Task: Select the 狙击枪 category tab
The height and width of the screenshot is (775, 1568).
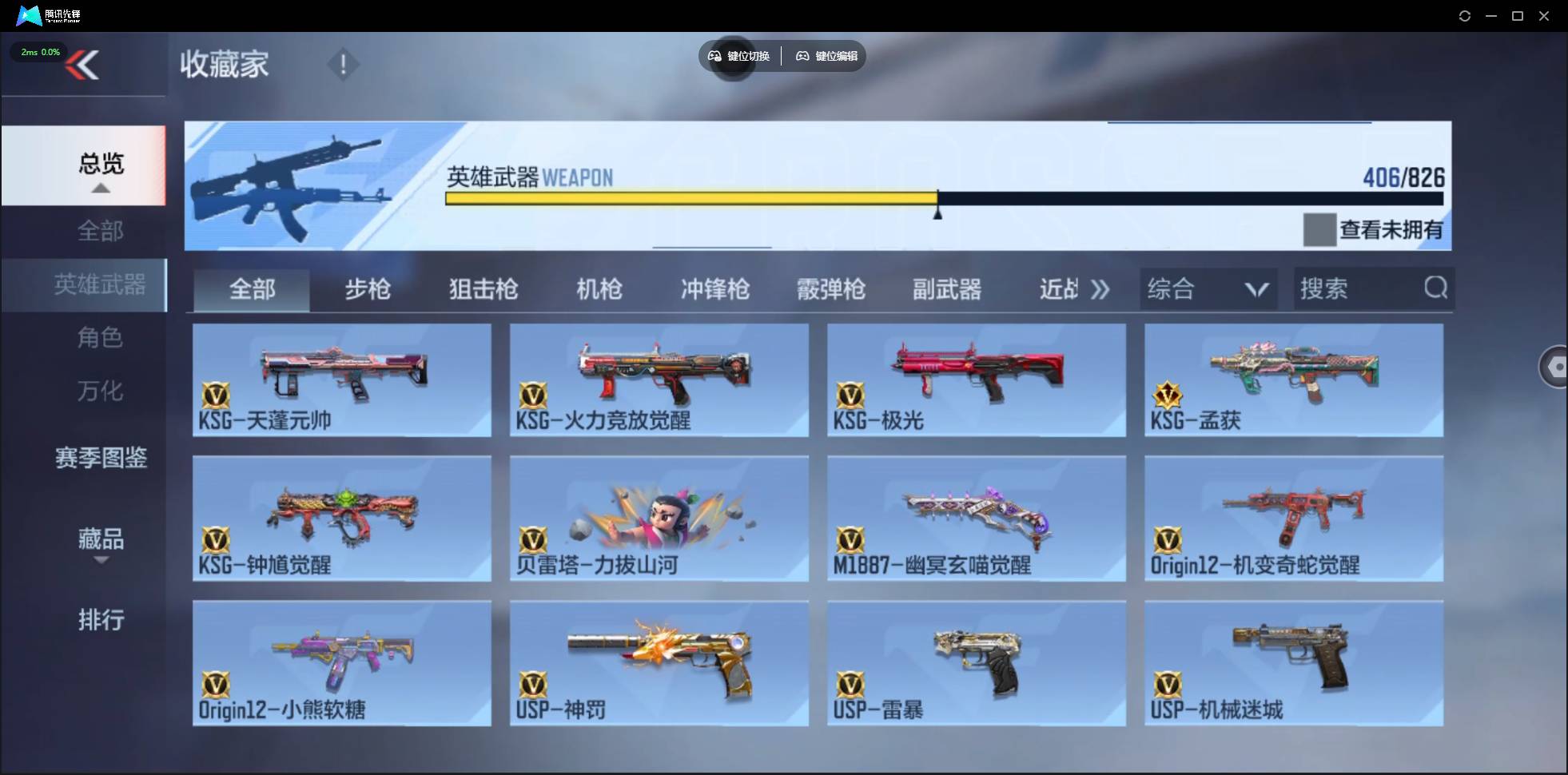Action: [483, 289]
